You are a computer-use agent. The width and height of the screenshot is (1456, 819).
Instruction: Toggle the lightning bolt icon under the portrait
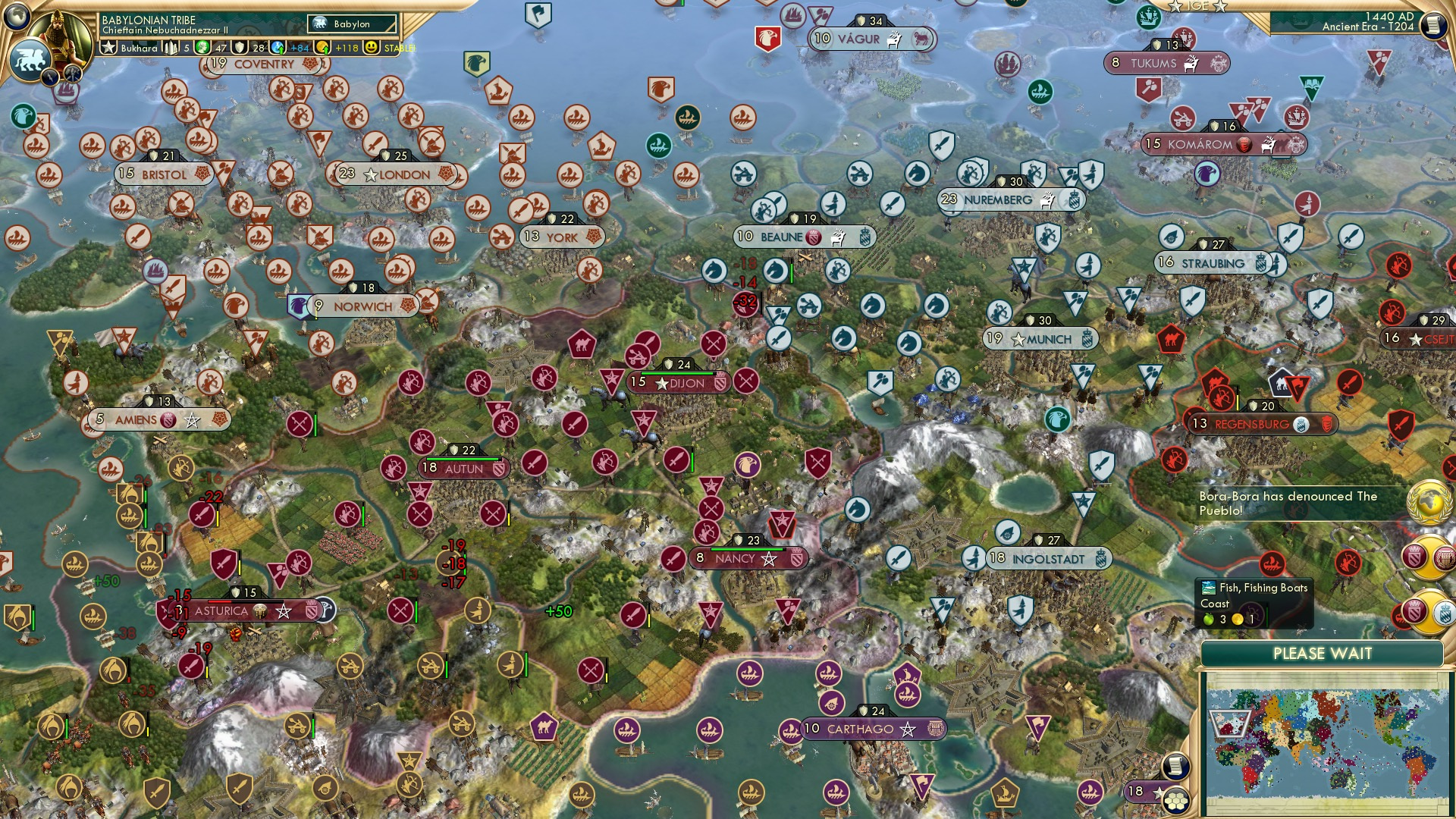50,78
